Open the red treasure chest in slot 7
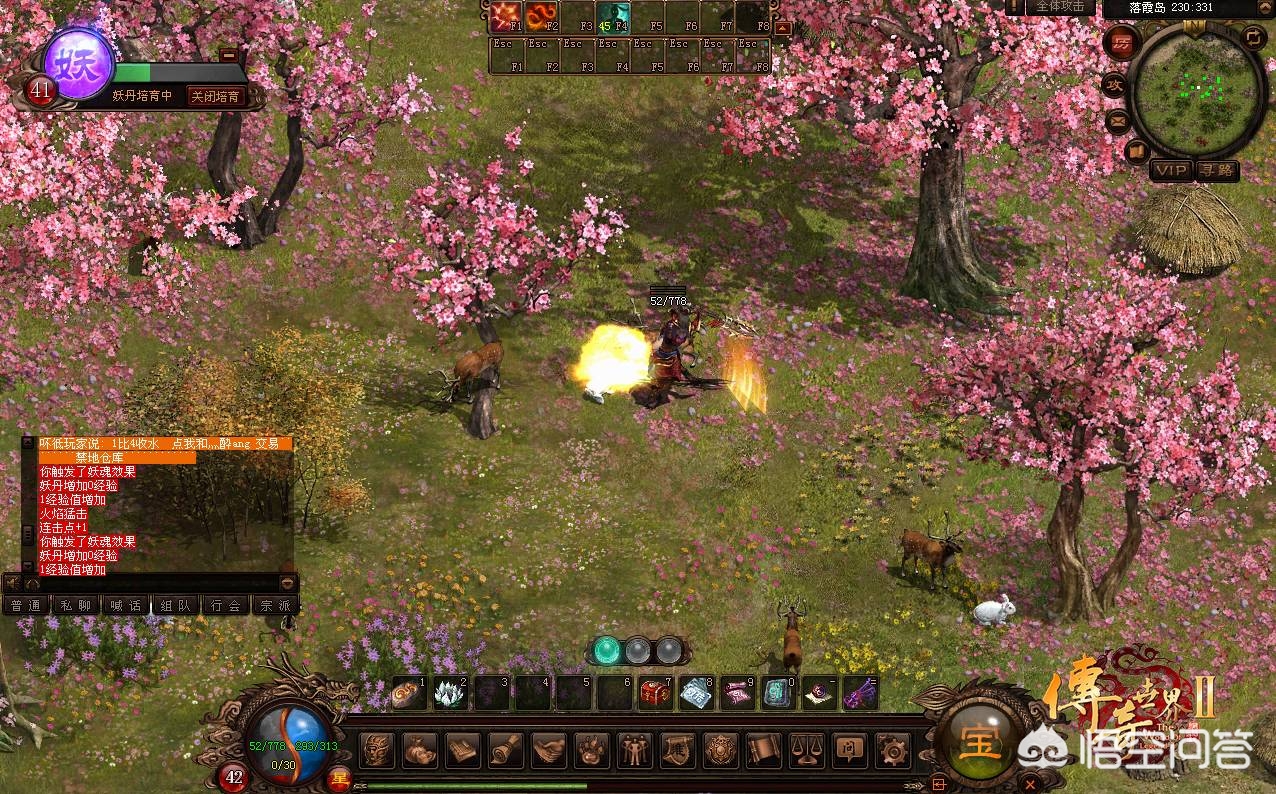Image resolution: width=1276 pixels, height=794 pixels. pos(655,693)
